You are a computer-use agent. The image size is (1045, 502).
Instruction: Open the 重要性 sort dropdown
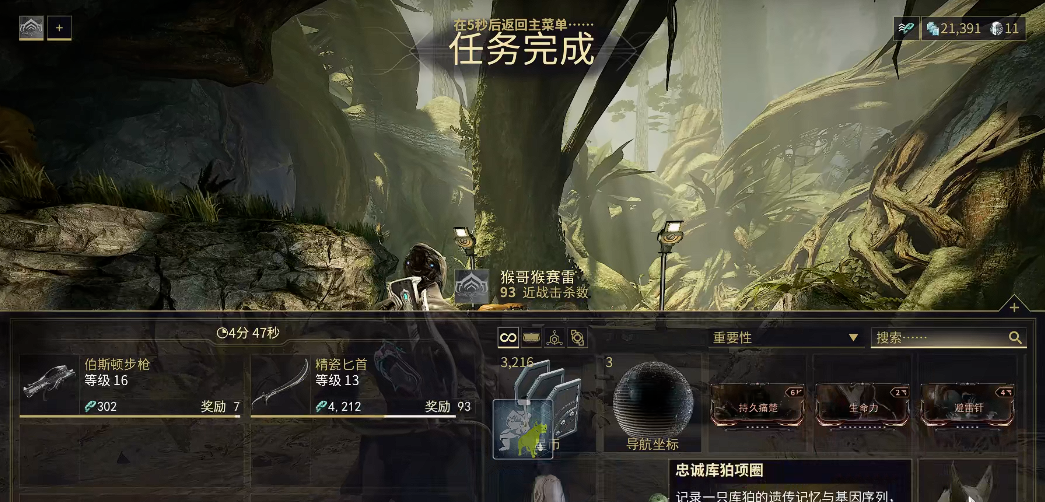pos(785,338)
